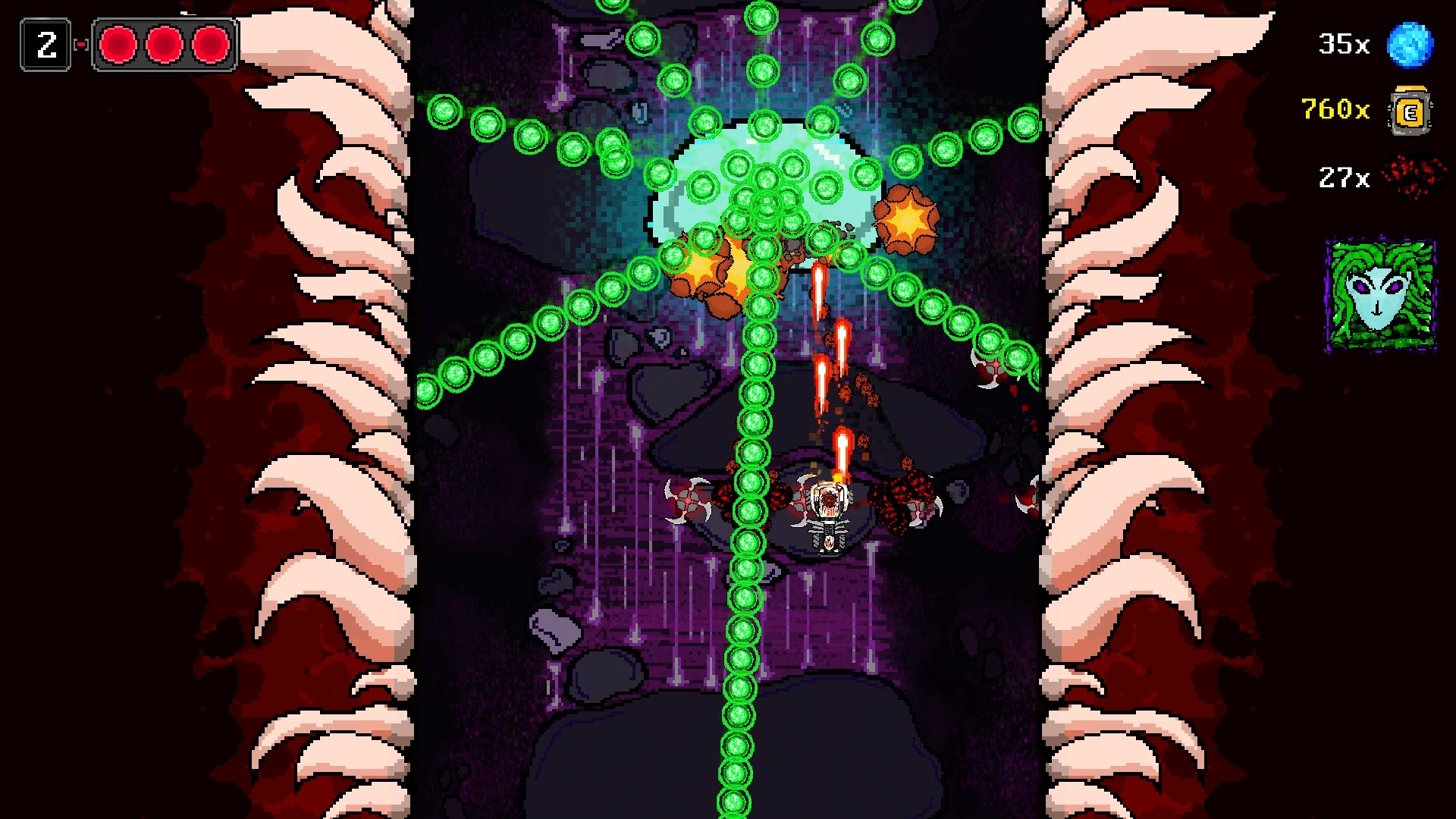Image resolution: width=1456 pixels, height=819 pixels.
Task: Click the red meat pickup counter icon
Action: click(x=1414, y=176)
